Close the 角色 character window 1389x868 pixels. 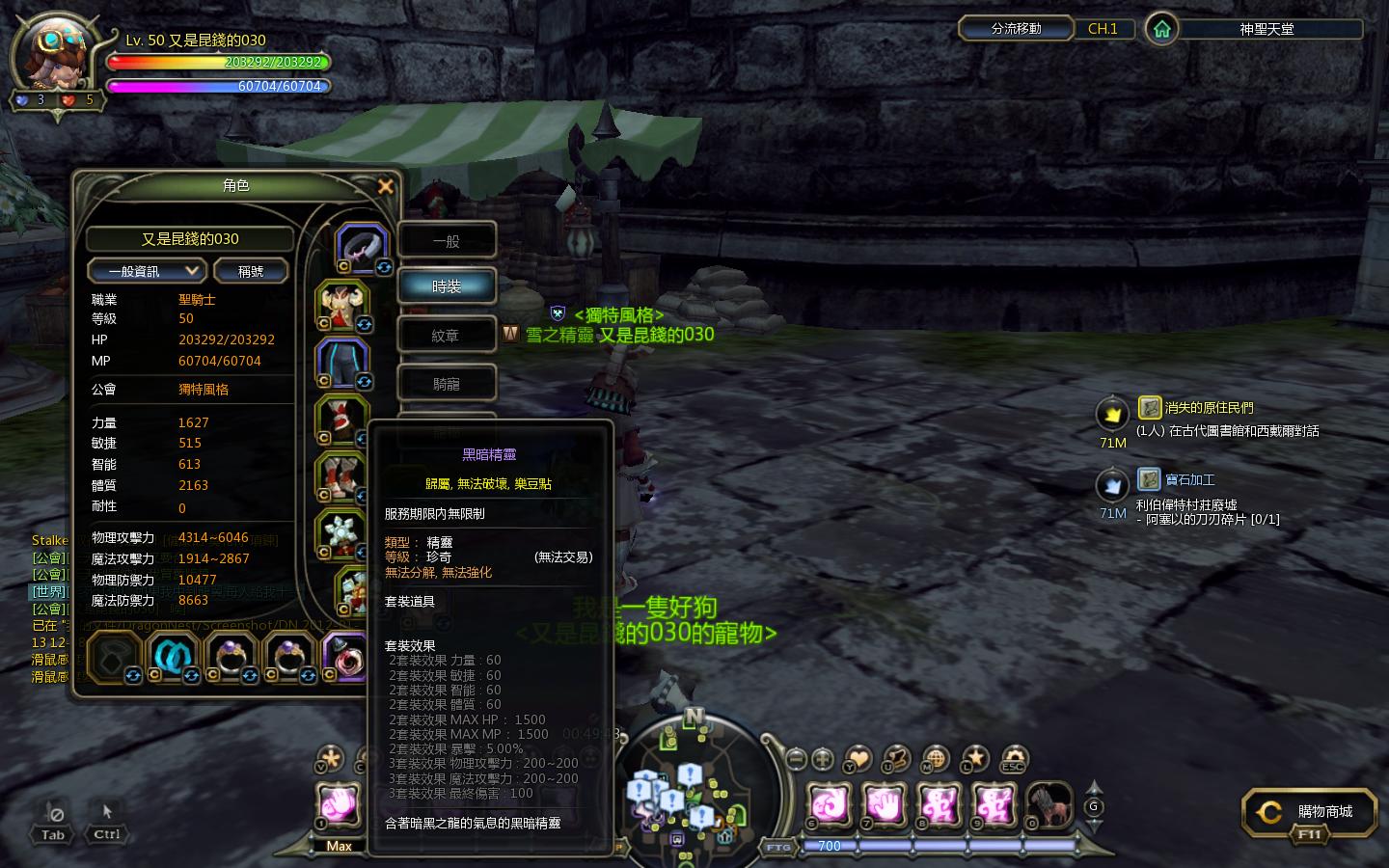coord(386,186)
